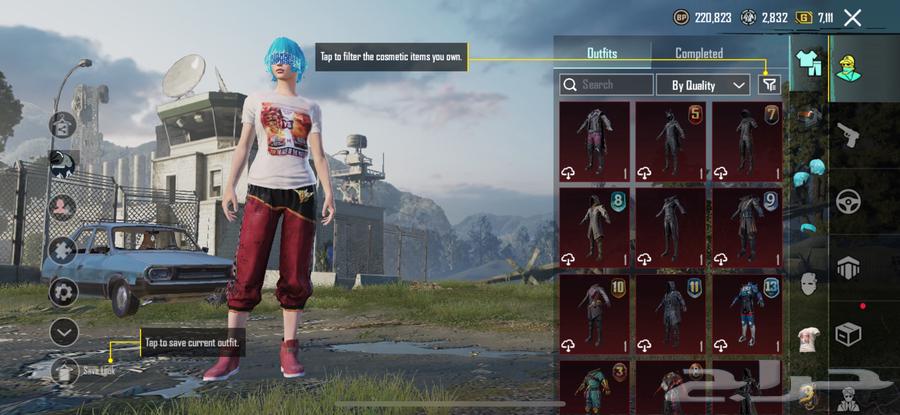Image resolution: width=900 pixels, height=415 pixels.
Task: Select the mask face category icon
Action: coord(808,284)
